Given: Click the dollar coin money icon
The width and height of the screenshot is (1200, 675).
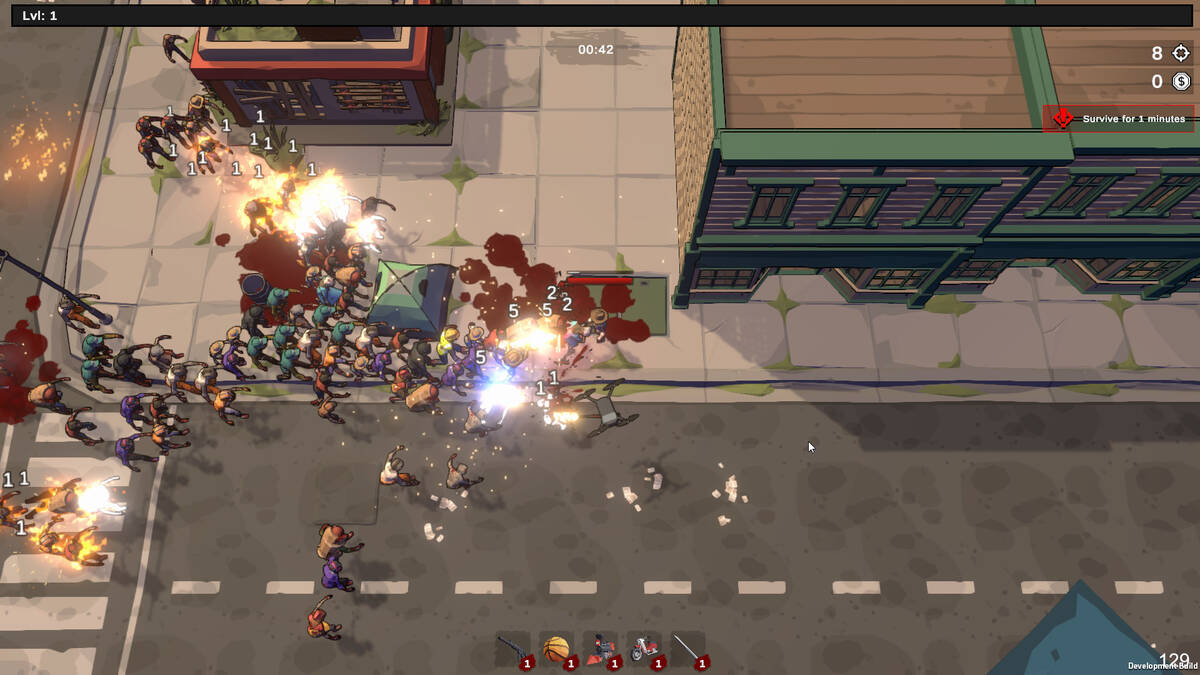Looking at the screenshot, I should tap(1181, 82).
